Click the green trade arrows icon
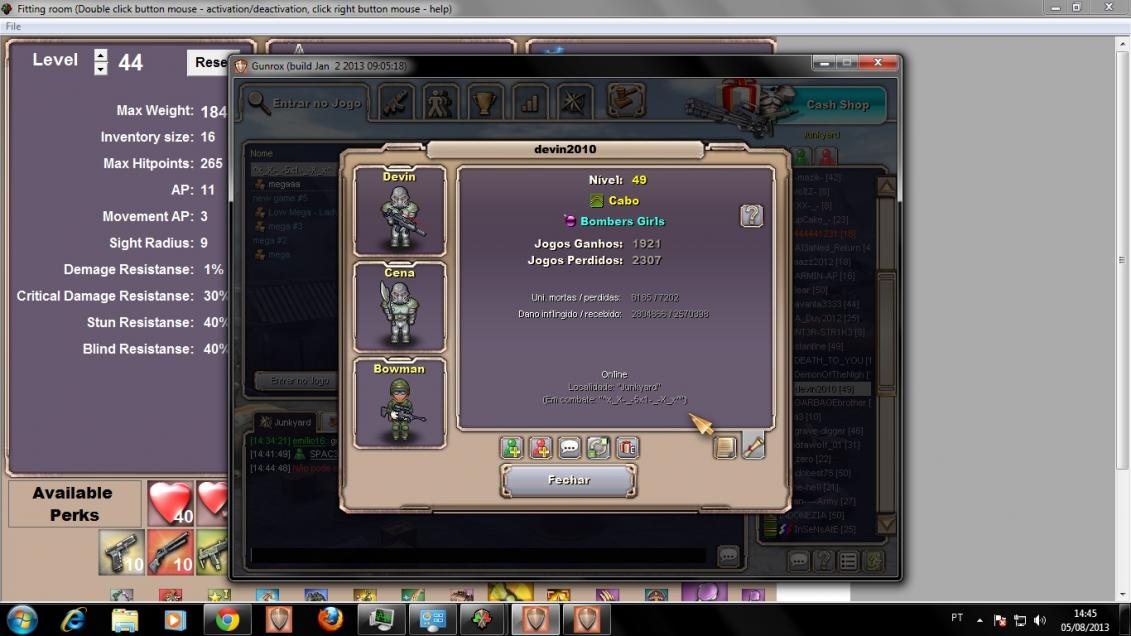Viewport: 1131px width, 636px height. pos(598,448)
